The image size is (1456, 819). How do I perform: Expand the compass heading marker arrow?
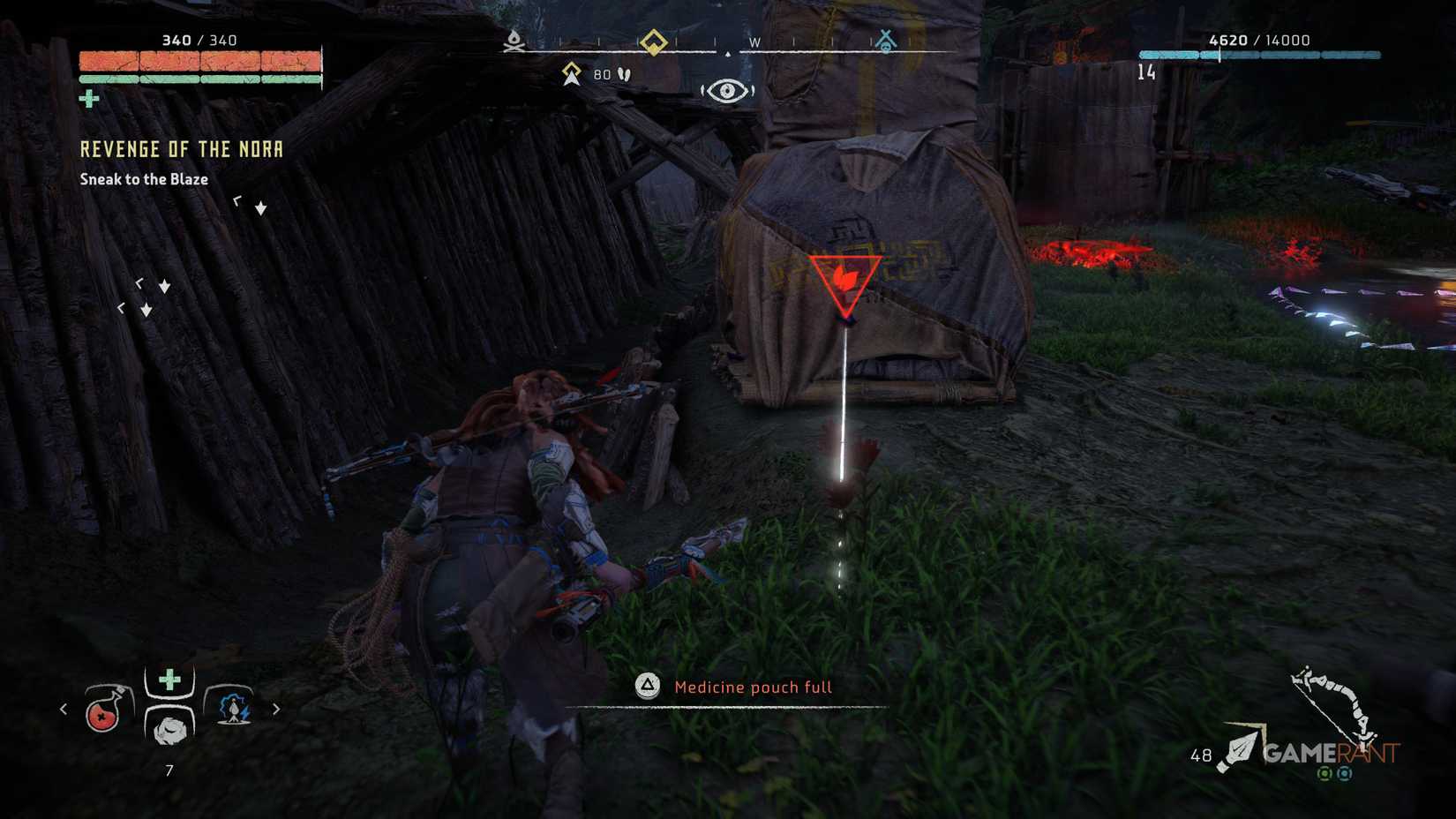click(726, 56)
